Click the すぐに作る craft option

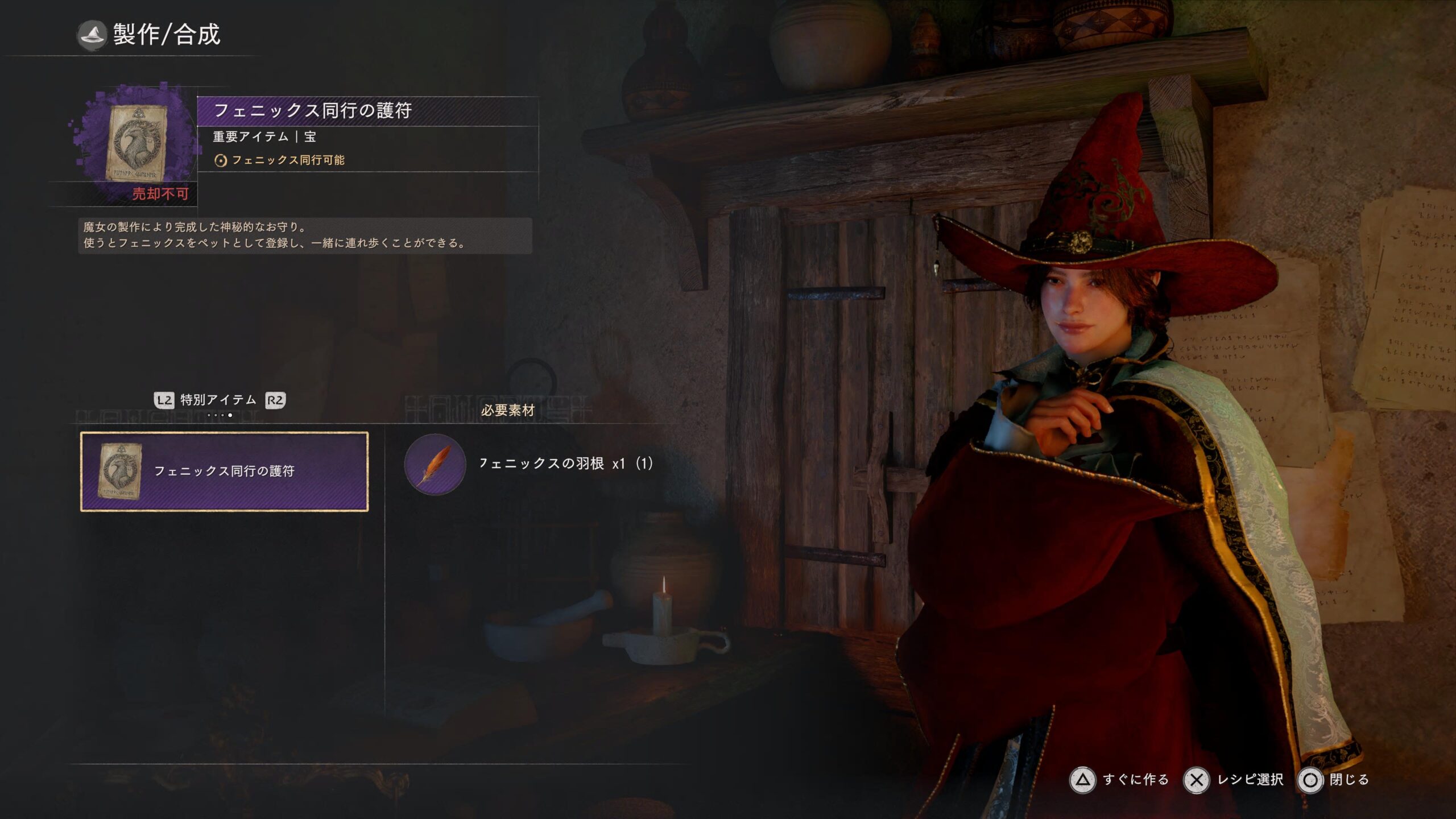[1119, 780]
